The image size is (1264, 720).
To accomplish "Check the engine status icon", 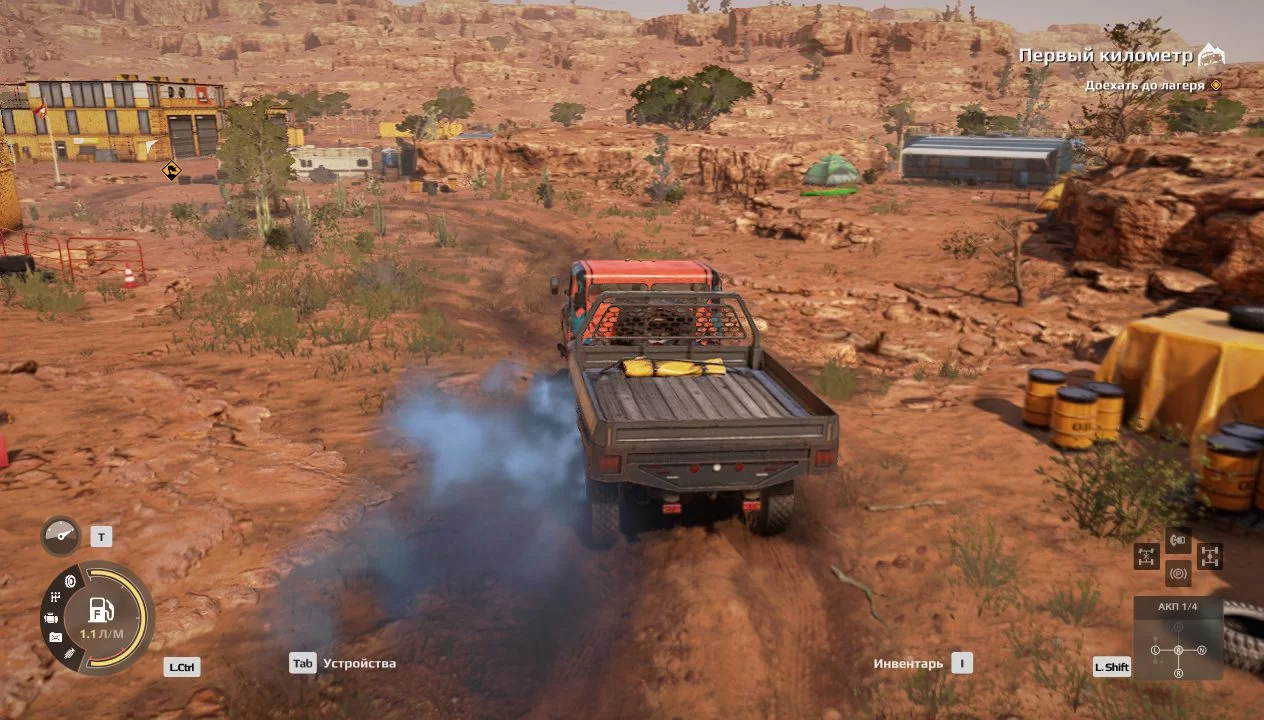I will coord(51,618).
